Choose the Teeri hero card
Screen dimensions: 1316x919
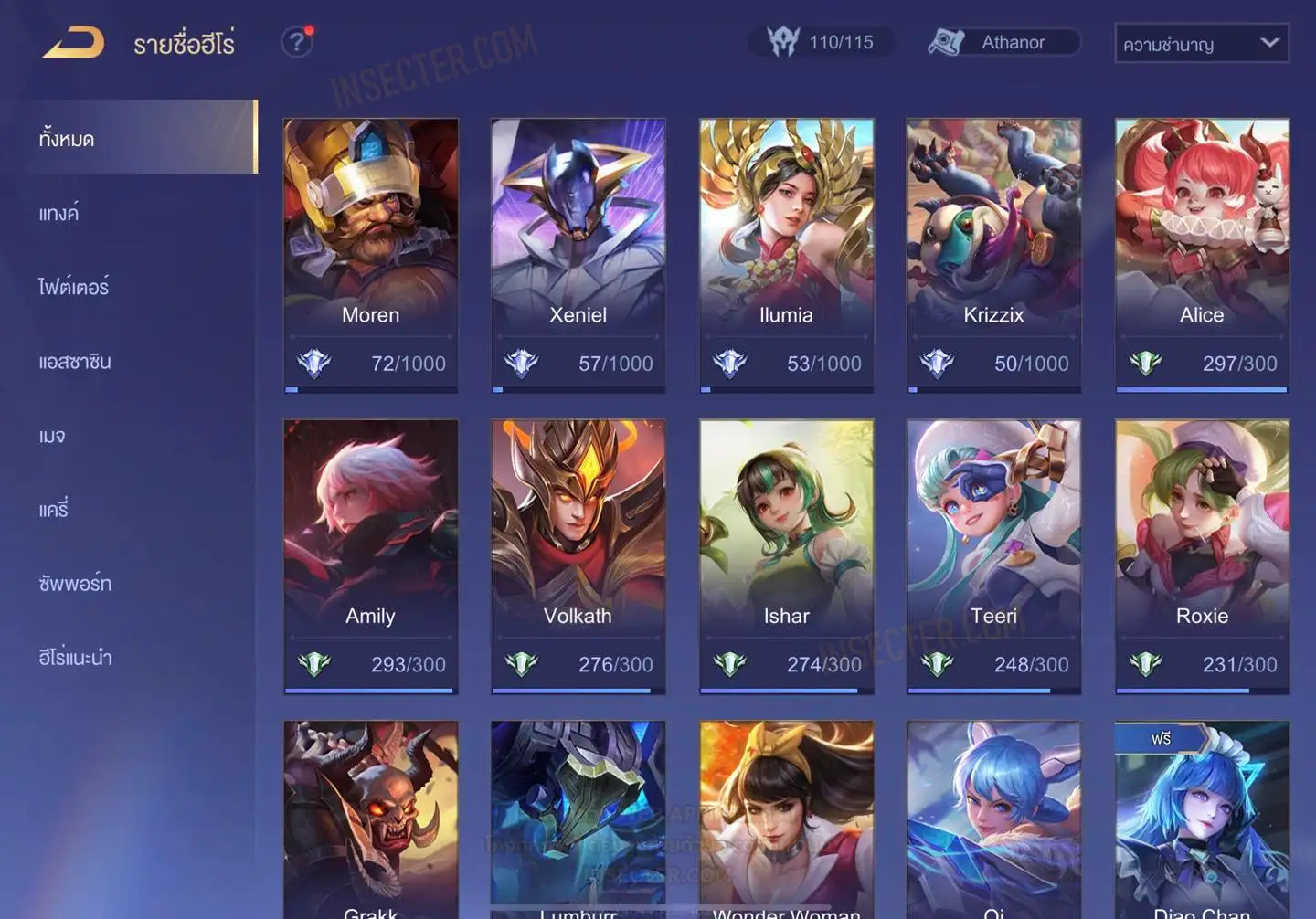pos(993,555)
